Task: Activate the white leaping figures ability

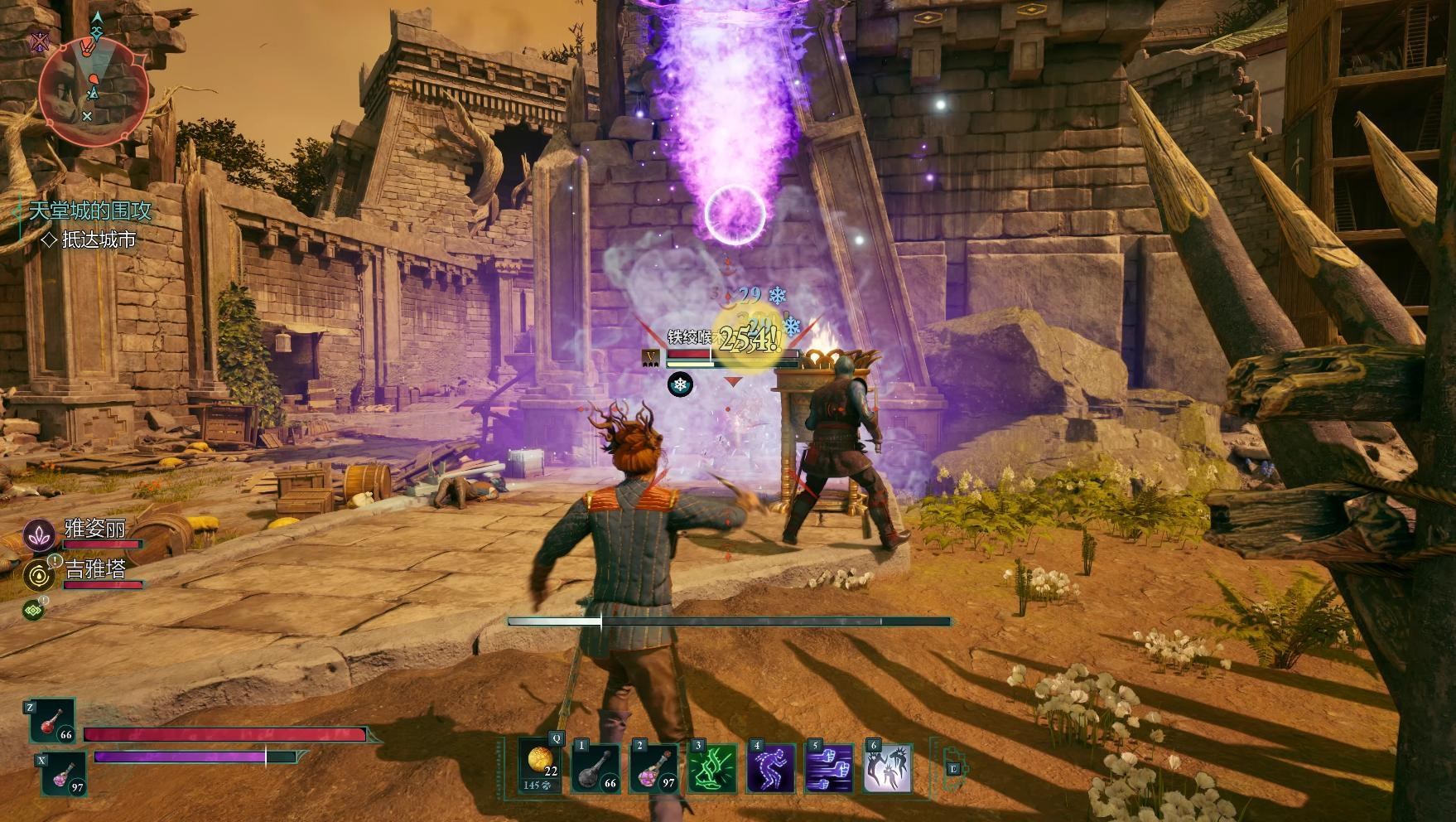Action: [887, 767]
